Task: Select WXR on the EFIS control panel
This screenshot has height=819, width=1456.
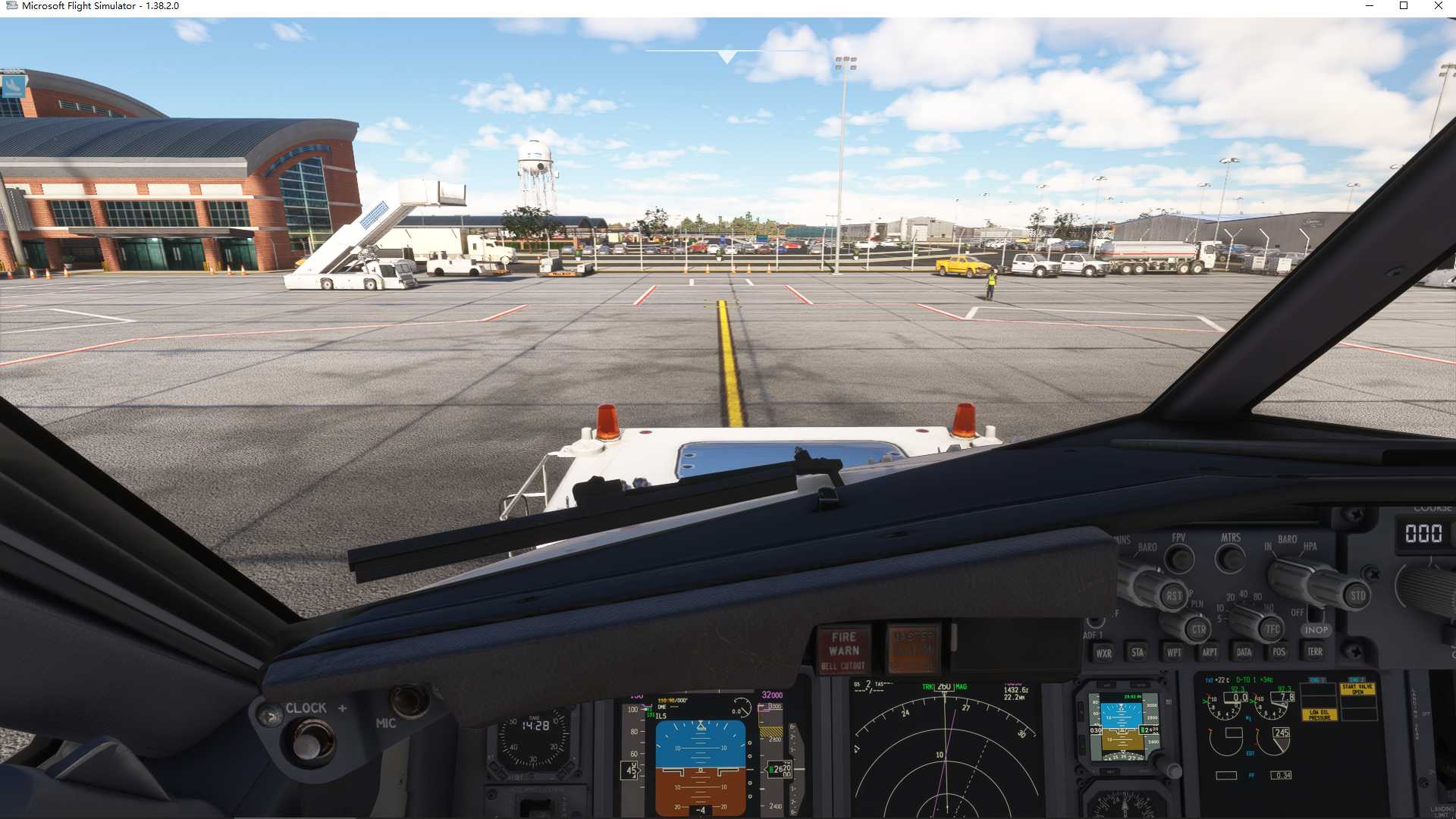Action: coord(1104,651)
